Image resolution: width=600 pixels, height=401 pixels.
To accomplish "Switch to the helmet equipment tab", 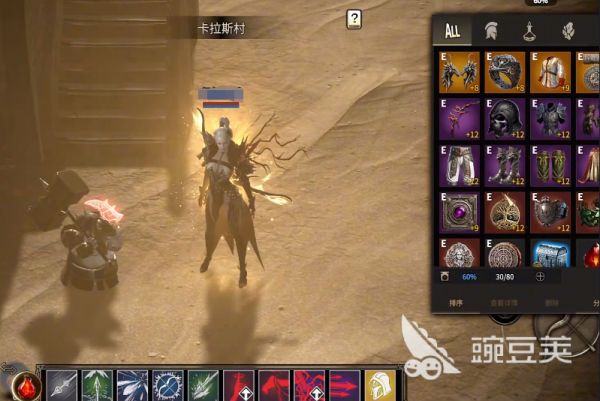I will coord(491,30).
